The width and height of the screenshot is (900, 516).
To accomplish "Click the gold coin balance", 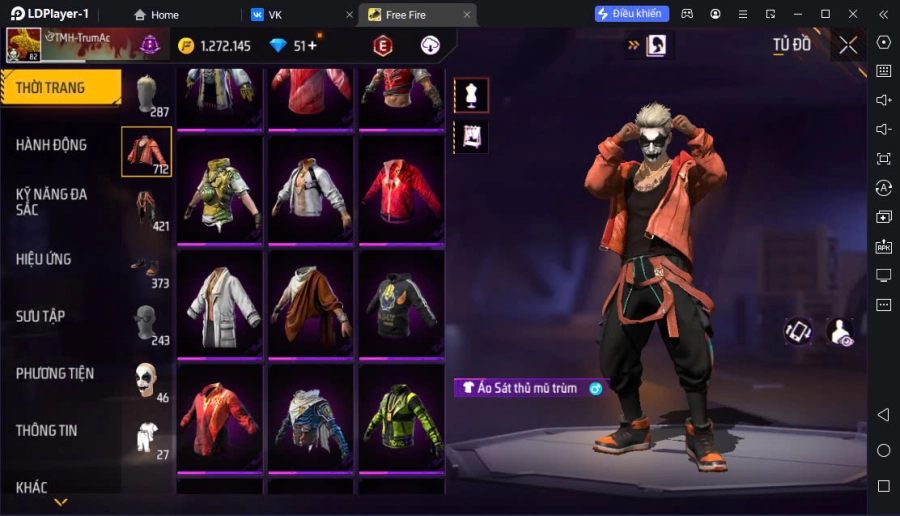I will (214, 46).
